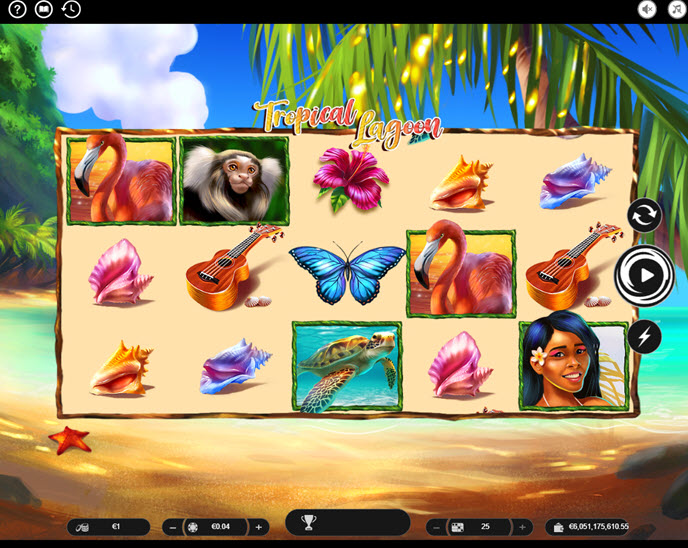The width and height of the screenshot is (688, 548).
Task: Increase the number of lines from 25
Action: [x=521, y=527]
